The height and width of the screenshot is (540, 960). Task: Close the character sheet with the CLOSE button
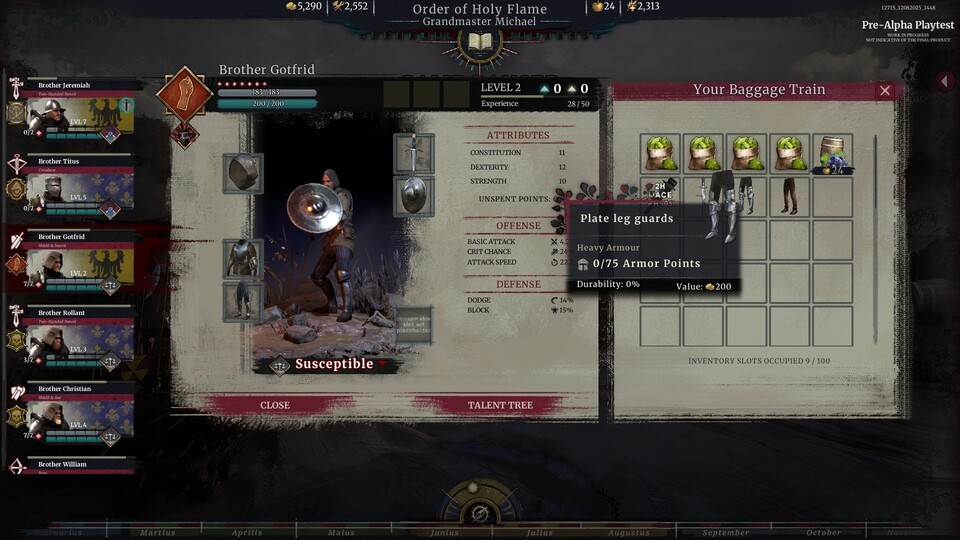pos(275,405)
